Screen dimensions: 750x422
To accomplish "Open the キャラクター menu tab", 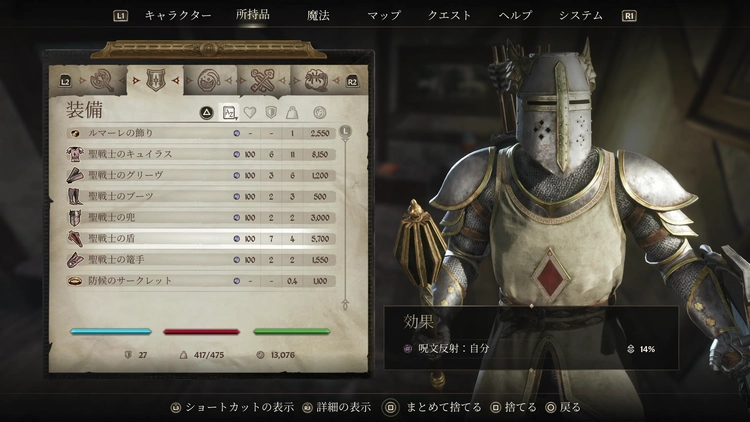I will click(x=178, y=16).
